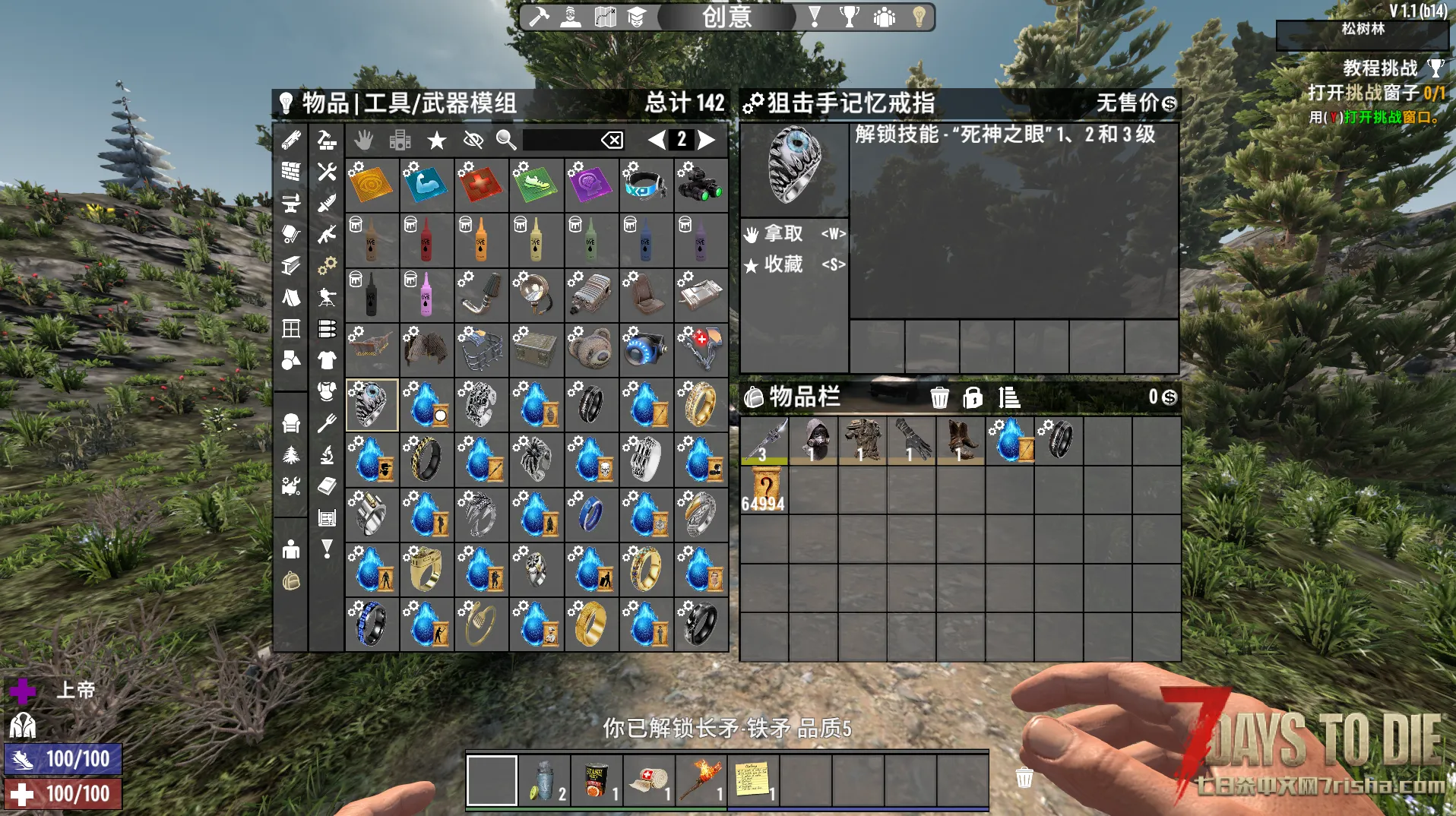Go to the previous creative menu page
Image resolution: width=1456 pixels, height=816 pixels.
coord(657,140)
